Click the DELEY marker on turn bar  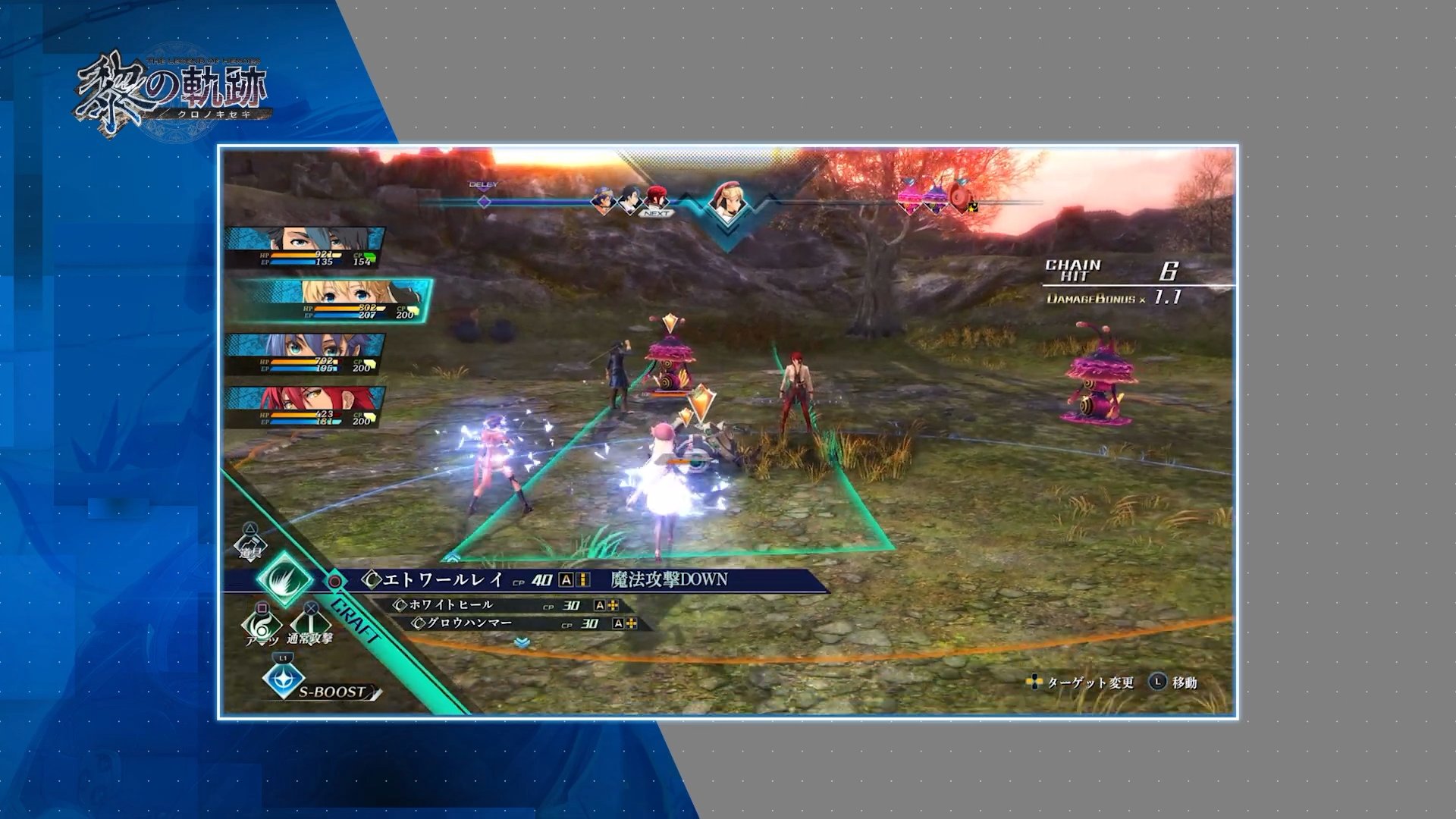[482, 190]
